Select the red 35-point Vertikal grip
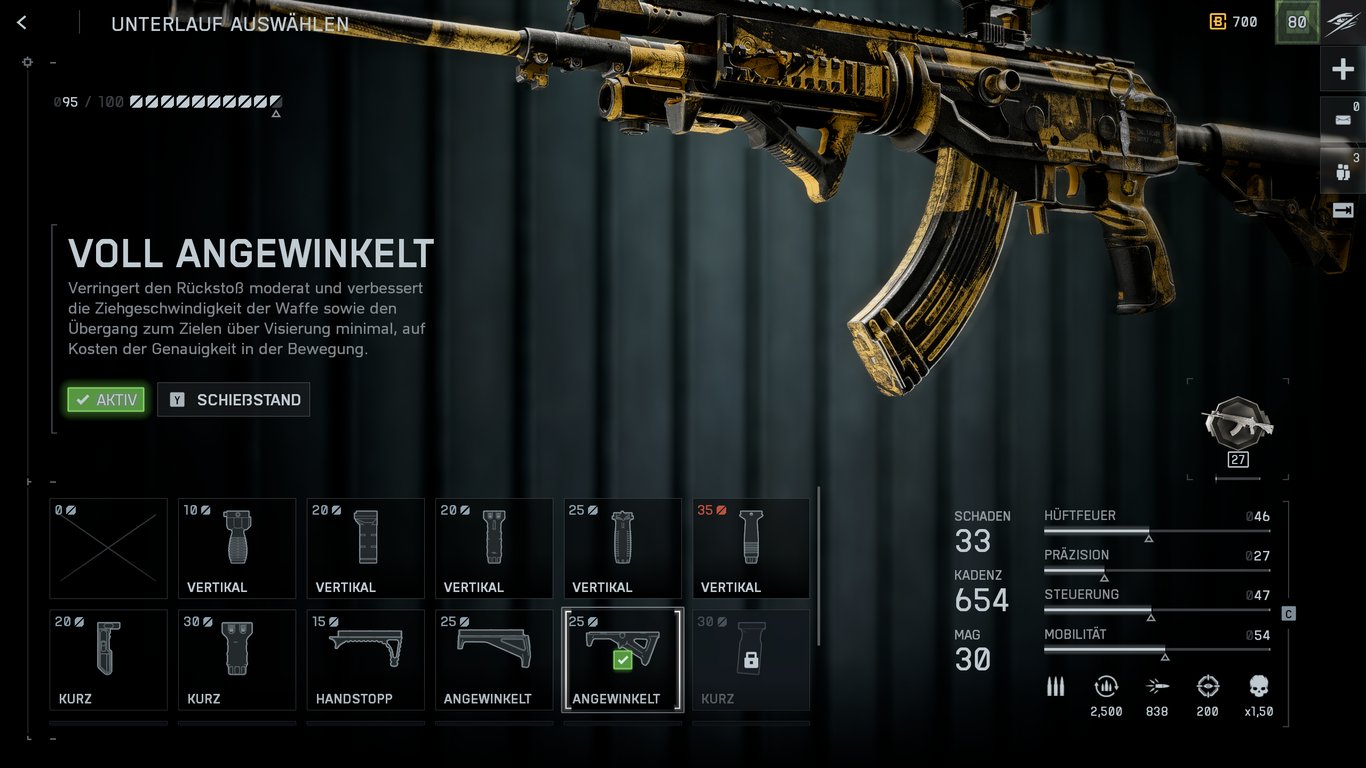Image resolution: width=1366 pixels, height=768 pixels. click(x=751, y=548)
